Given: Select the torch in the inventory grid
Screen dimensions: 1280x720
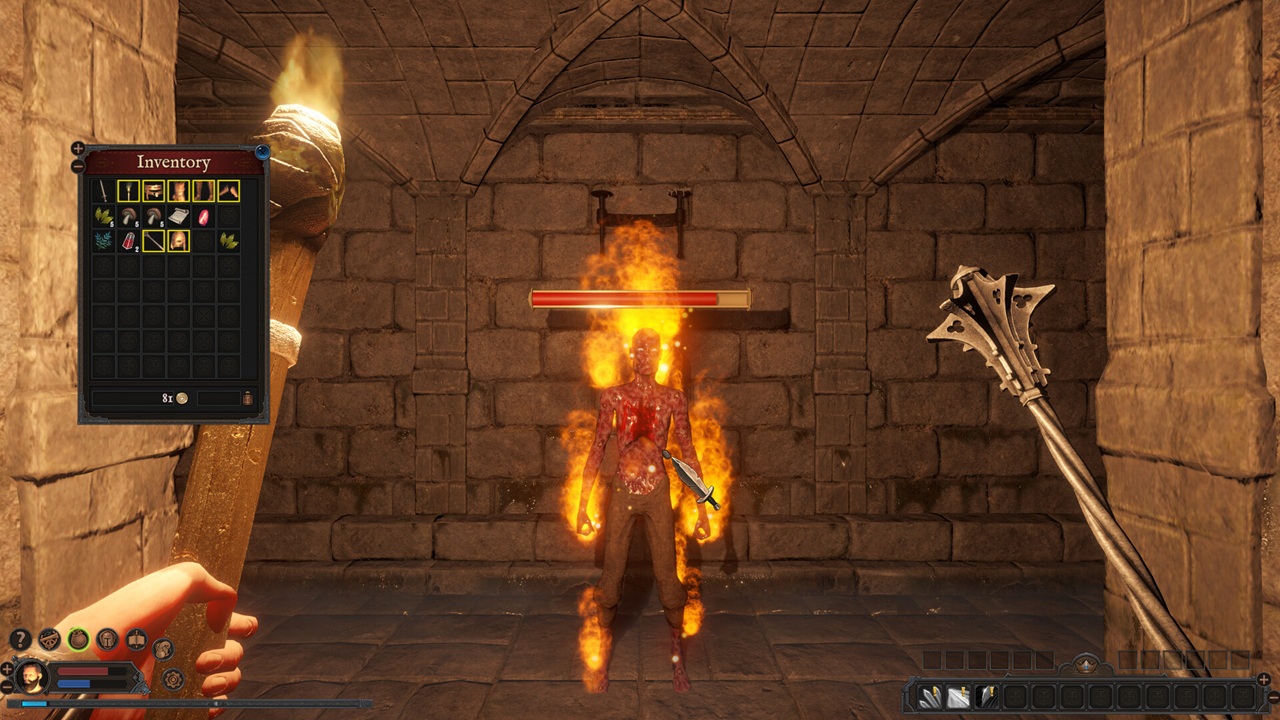Looking at the screenshot, I should (128, 192).
